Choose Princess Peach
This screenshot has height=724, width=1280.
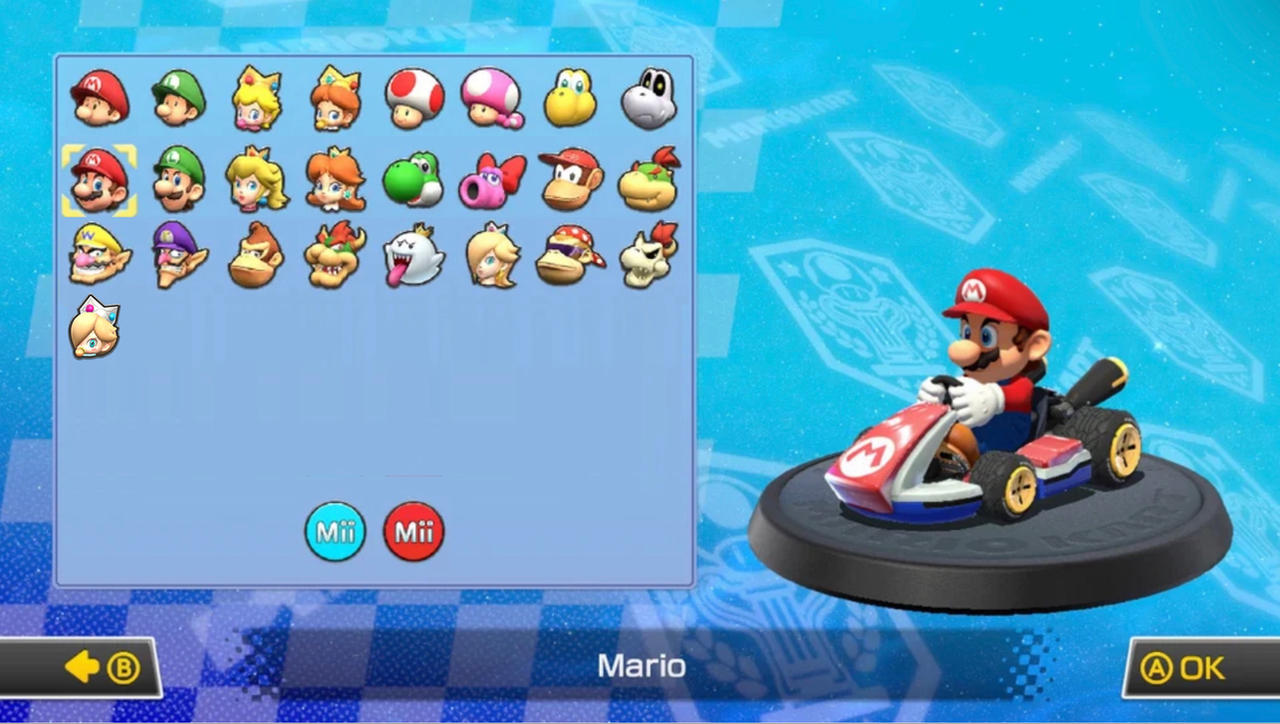click(255, 180)
